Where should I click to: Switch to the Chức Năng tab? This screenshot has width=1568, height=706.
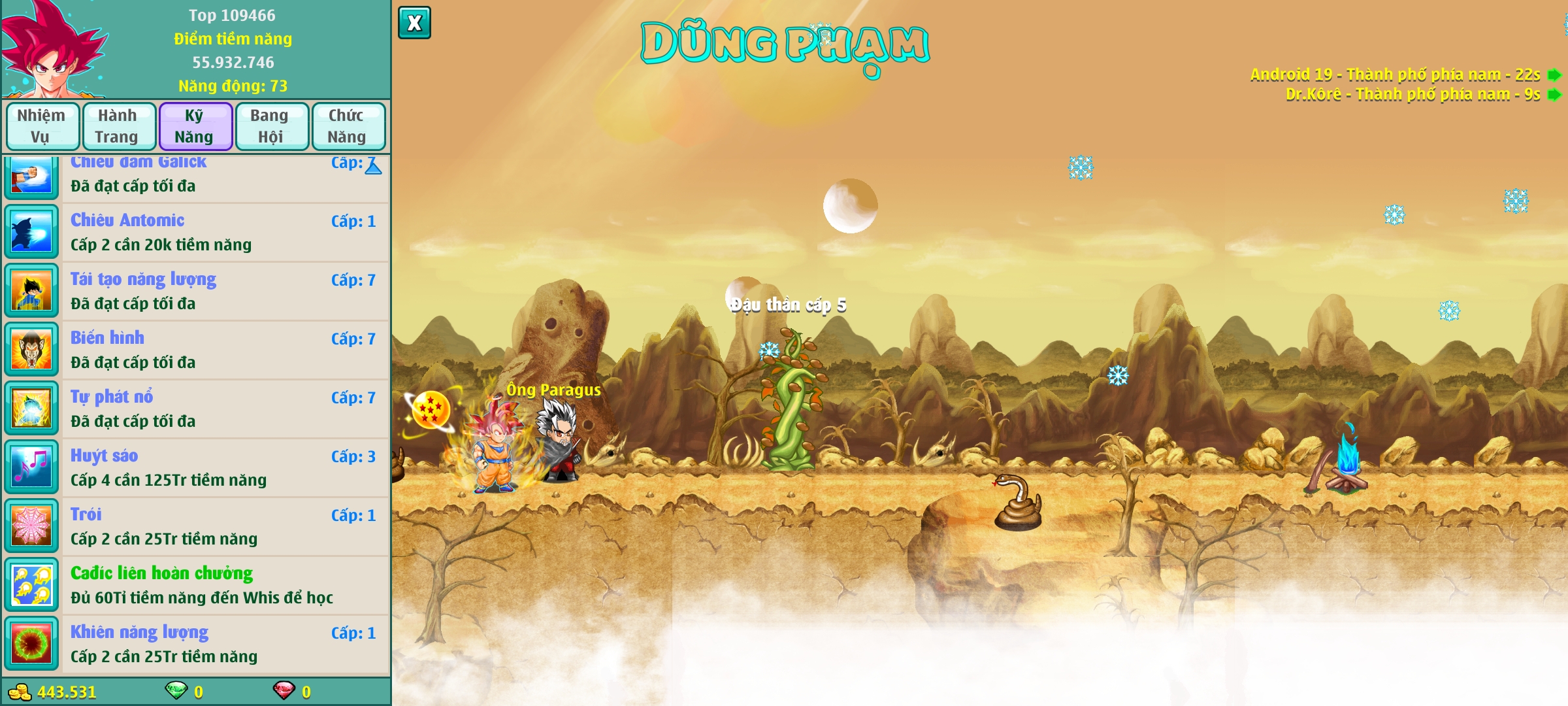[x=347, y=126]
